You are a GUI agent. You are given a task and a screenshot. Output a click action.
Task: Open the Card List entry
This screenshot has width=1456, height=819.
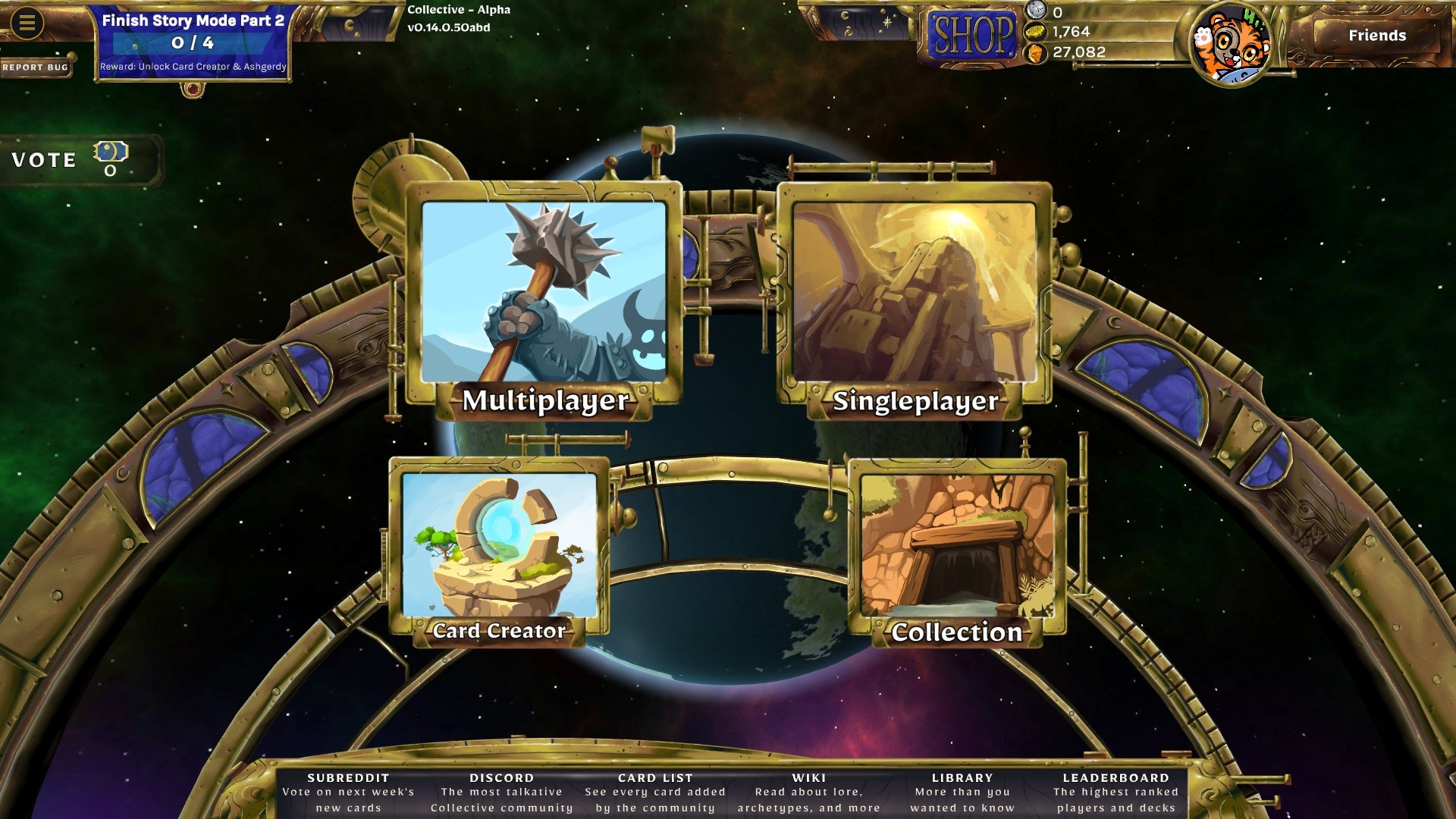(655, 777)
